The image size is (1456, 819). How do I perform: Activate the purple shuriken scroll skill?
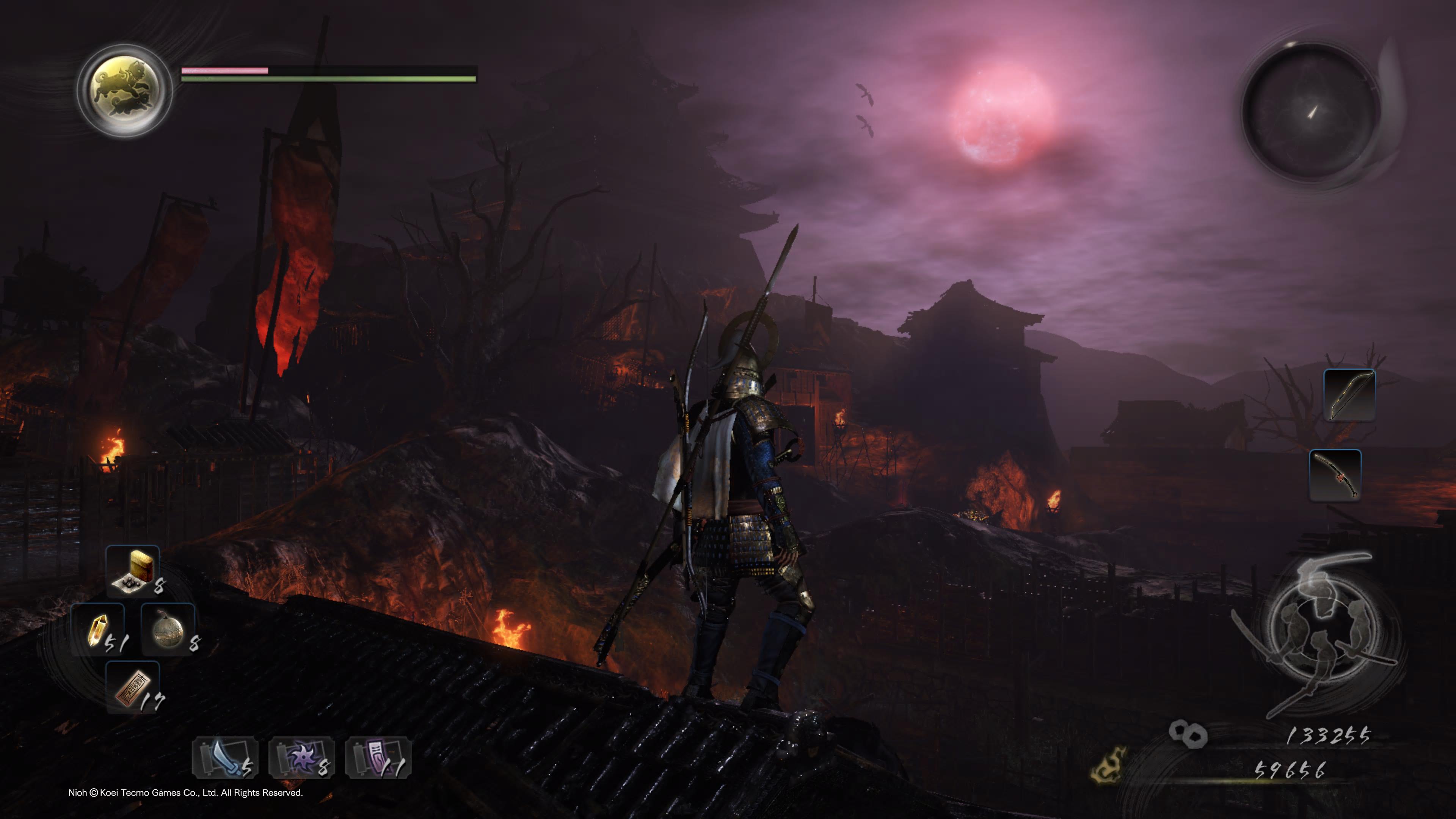302,758
